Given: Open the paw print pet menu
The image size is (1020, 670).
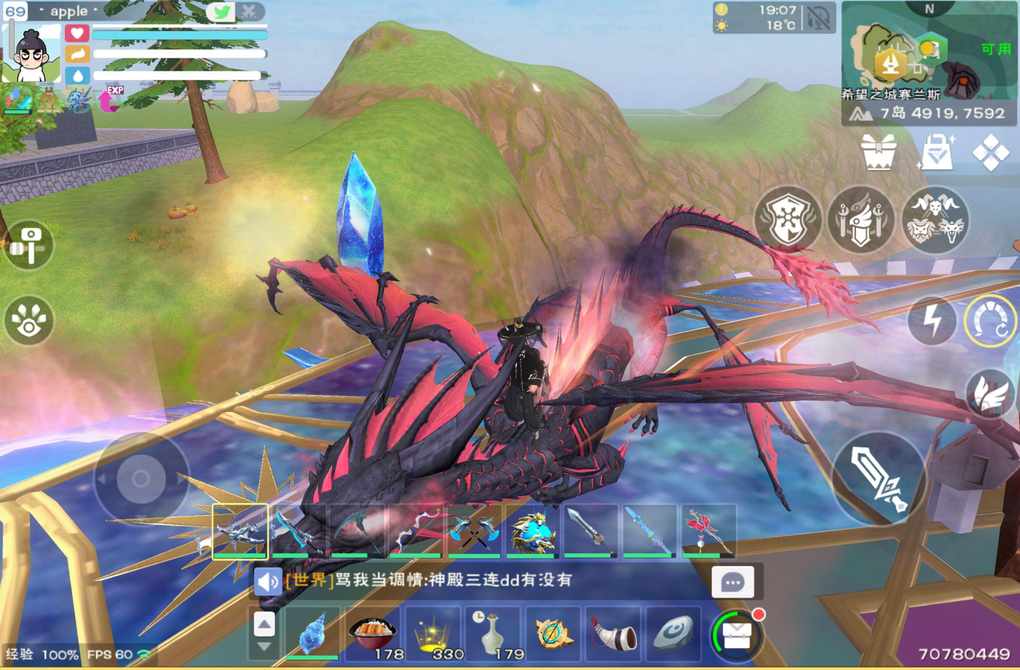Looking at the screenshot, I should 29,320.
